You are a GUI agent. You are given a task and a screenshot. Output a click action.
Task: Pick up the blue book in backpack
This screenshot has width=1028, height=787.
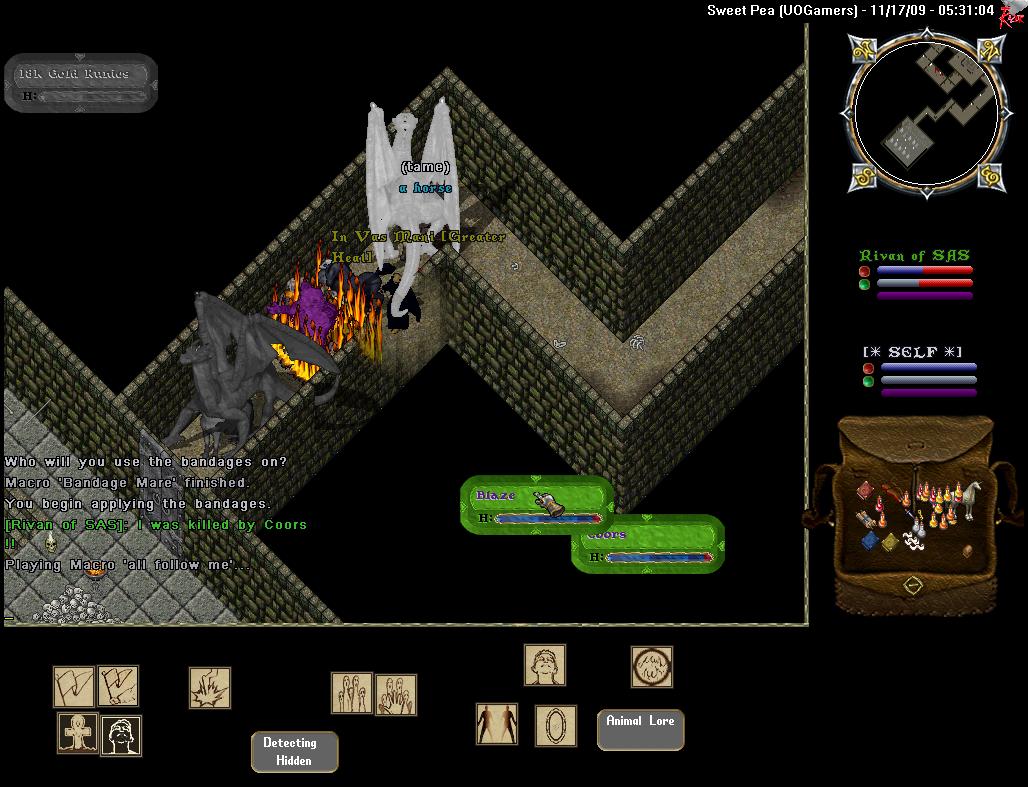868,540
